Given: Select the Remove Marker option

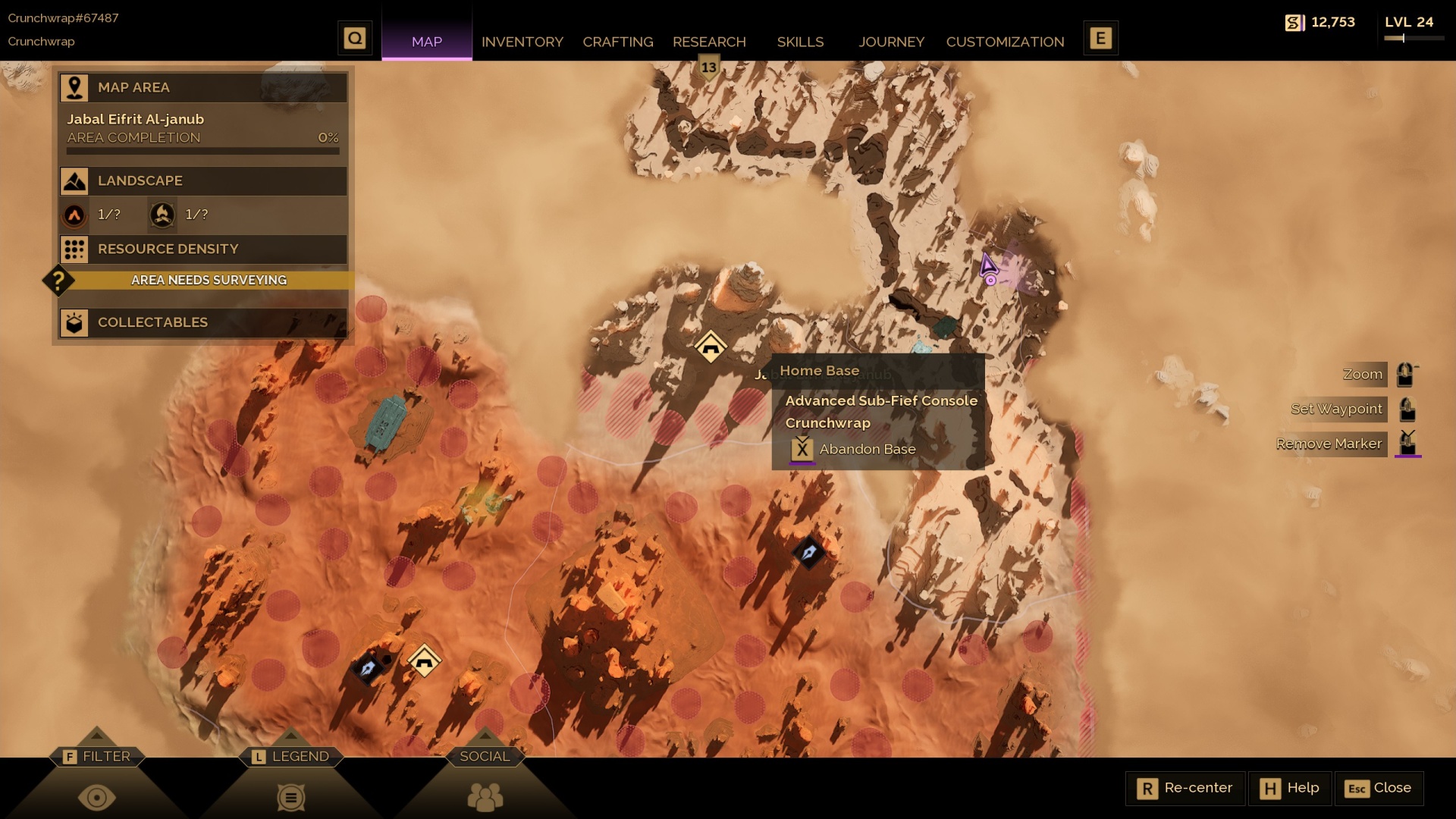Looking at the screenshot, I should (x=1329, y=444).
